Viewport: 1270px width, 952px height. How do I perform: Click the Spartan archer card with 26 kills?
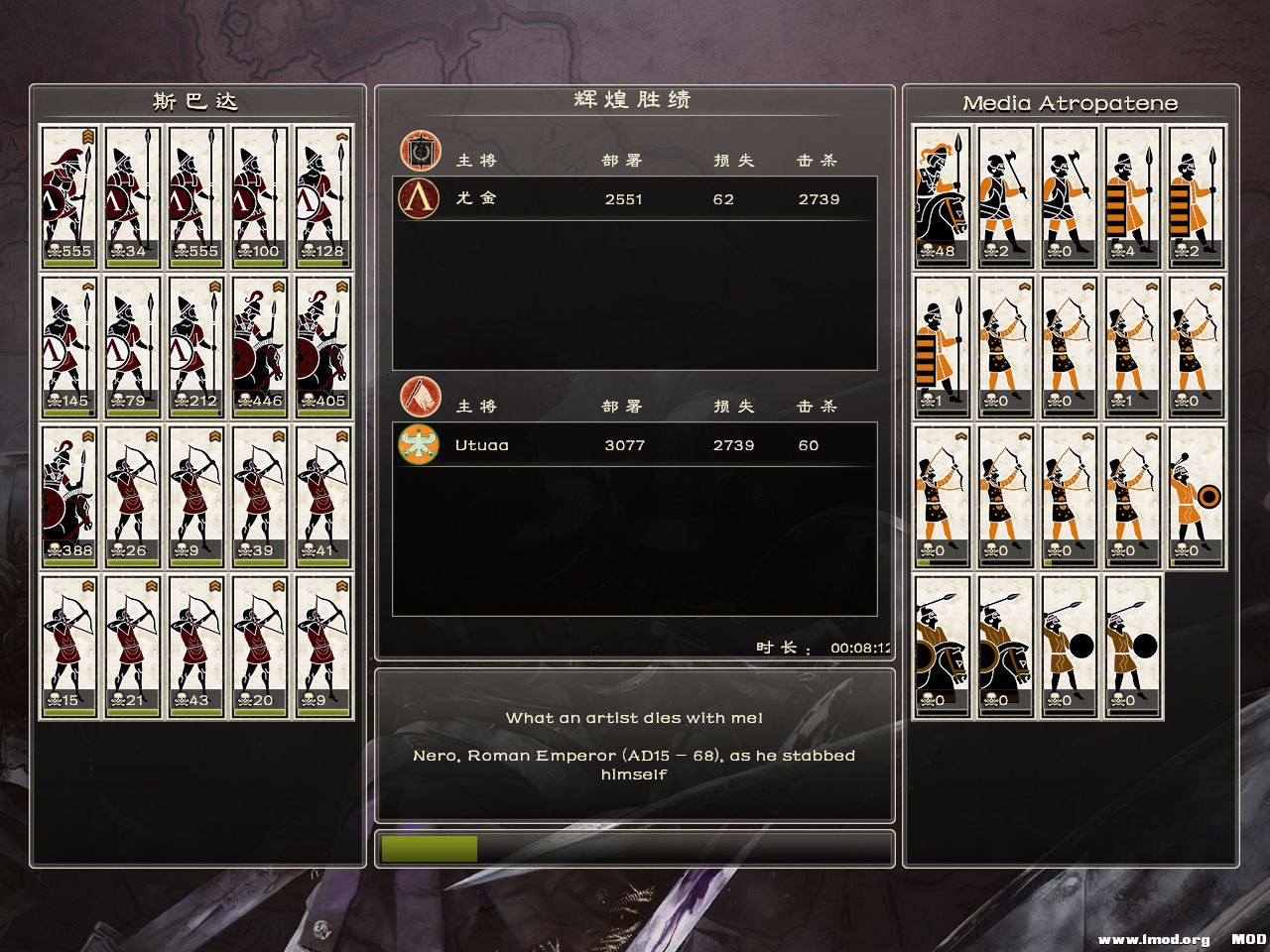132,497
